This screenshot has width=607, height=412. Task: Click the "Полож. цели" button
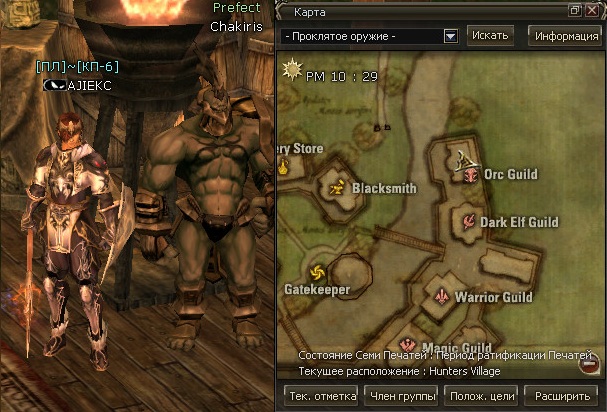pyautogui.click(x=482, y=396)
